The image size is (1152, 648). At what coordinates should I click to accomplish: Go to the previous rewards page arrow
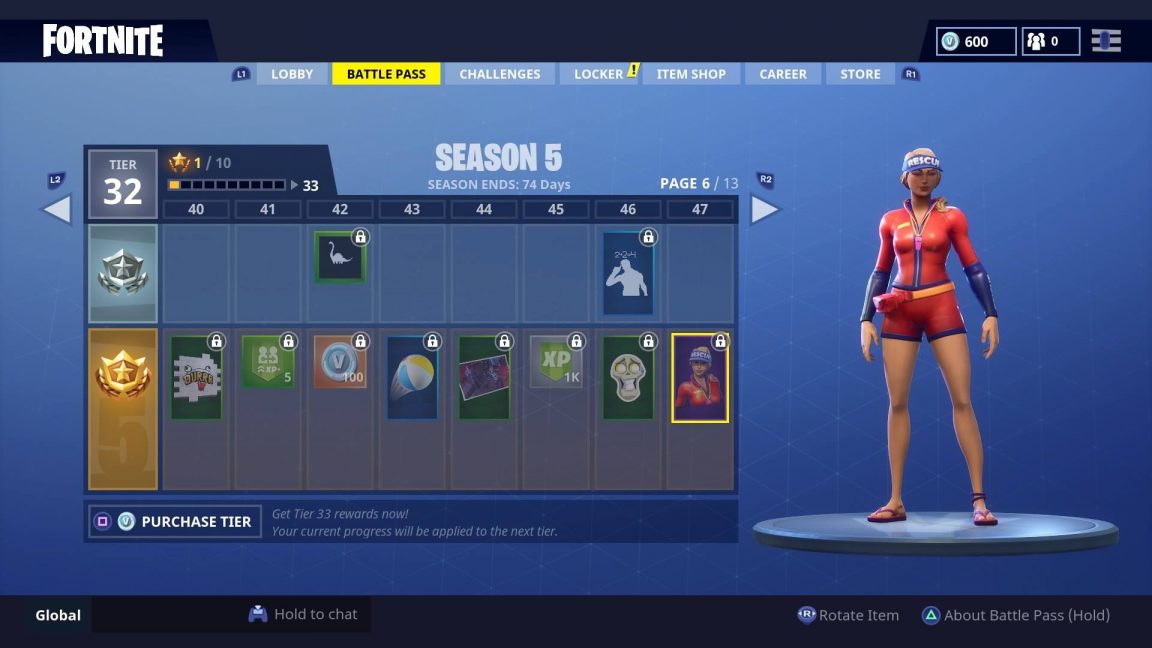56,209
